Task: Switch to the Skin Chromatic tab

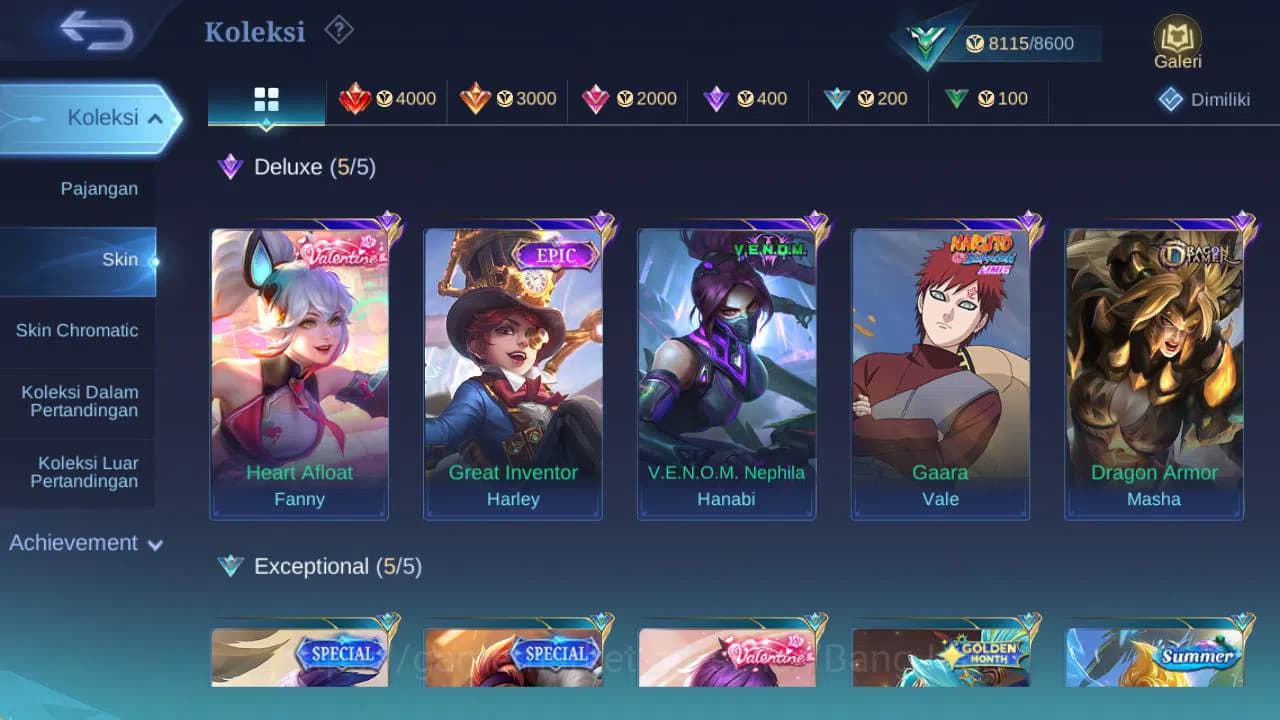Action: [78, 330]
